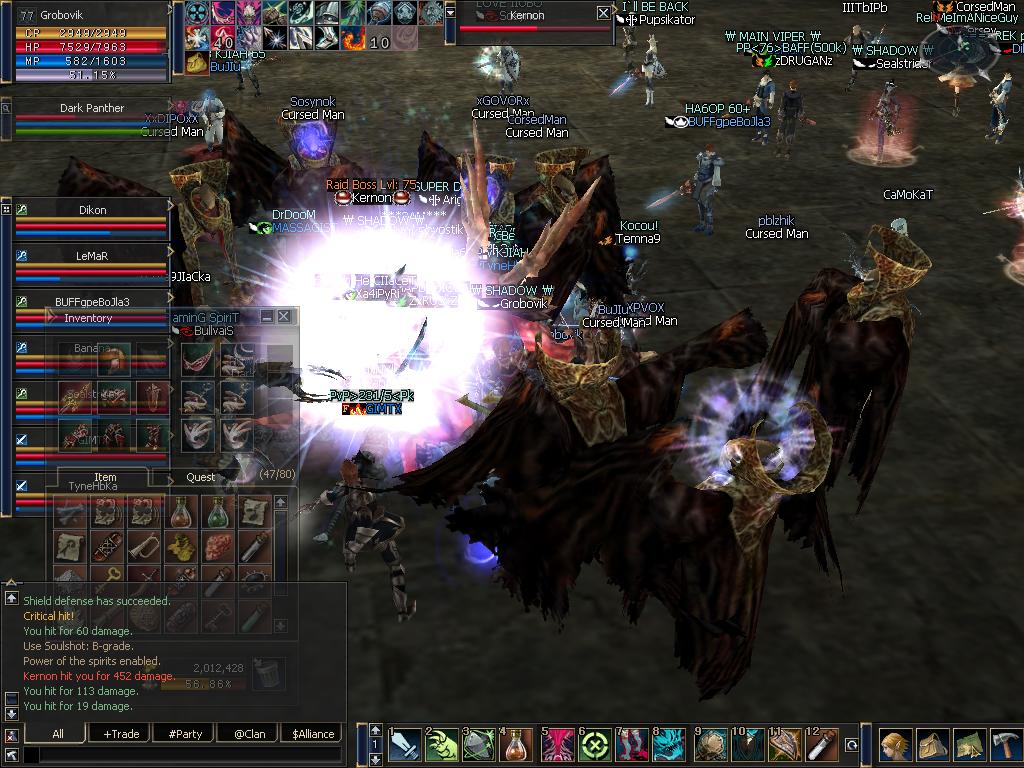Click the hammer icon in the bottom menu
This screenshot has height=768, width=1024.
pyautogui.click(x=1004, y=746)
